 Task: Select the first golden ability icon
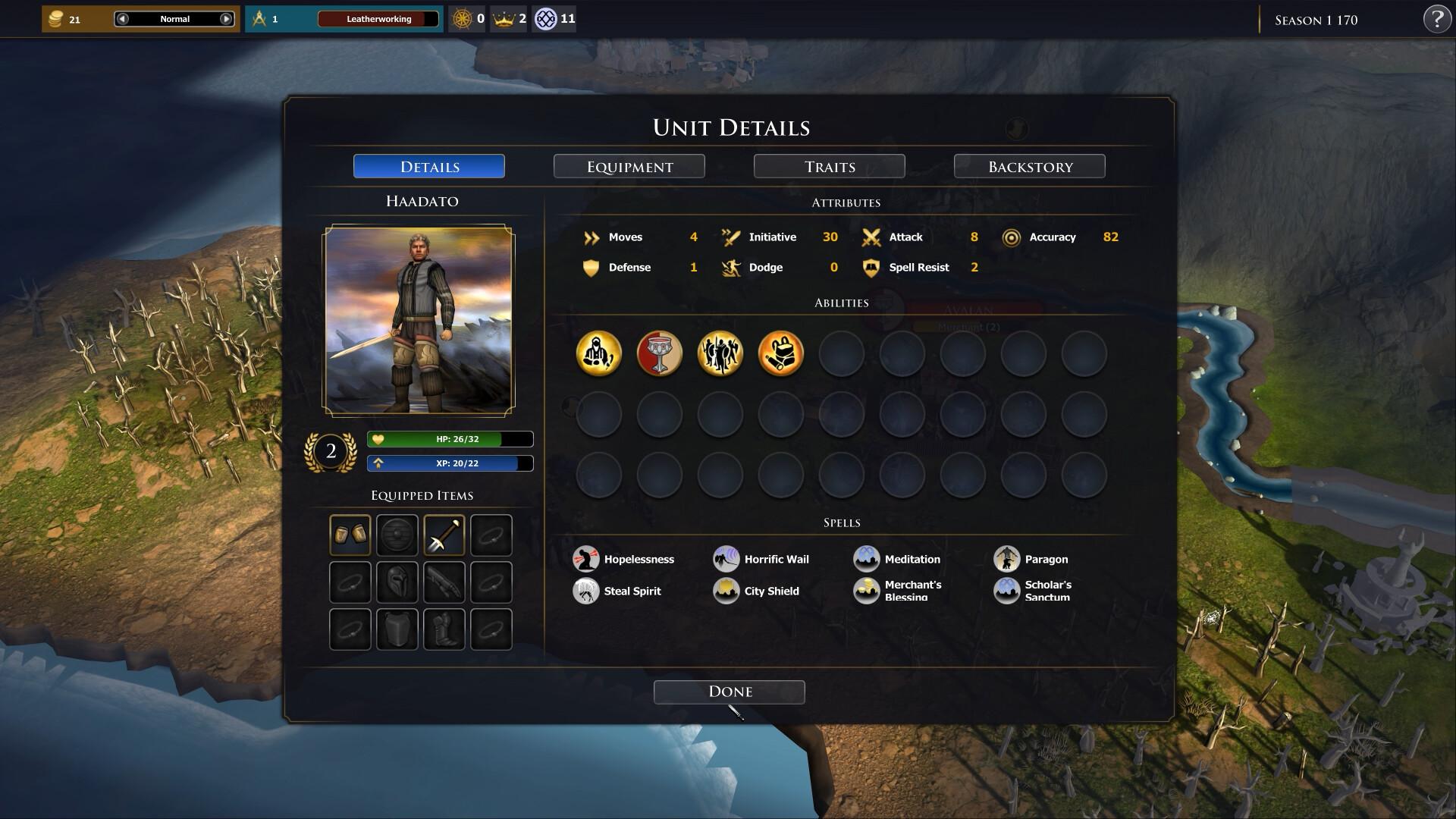coord(599,353)
